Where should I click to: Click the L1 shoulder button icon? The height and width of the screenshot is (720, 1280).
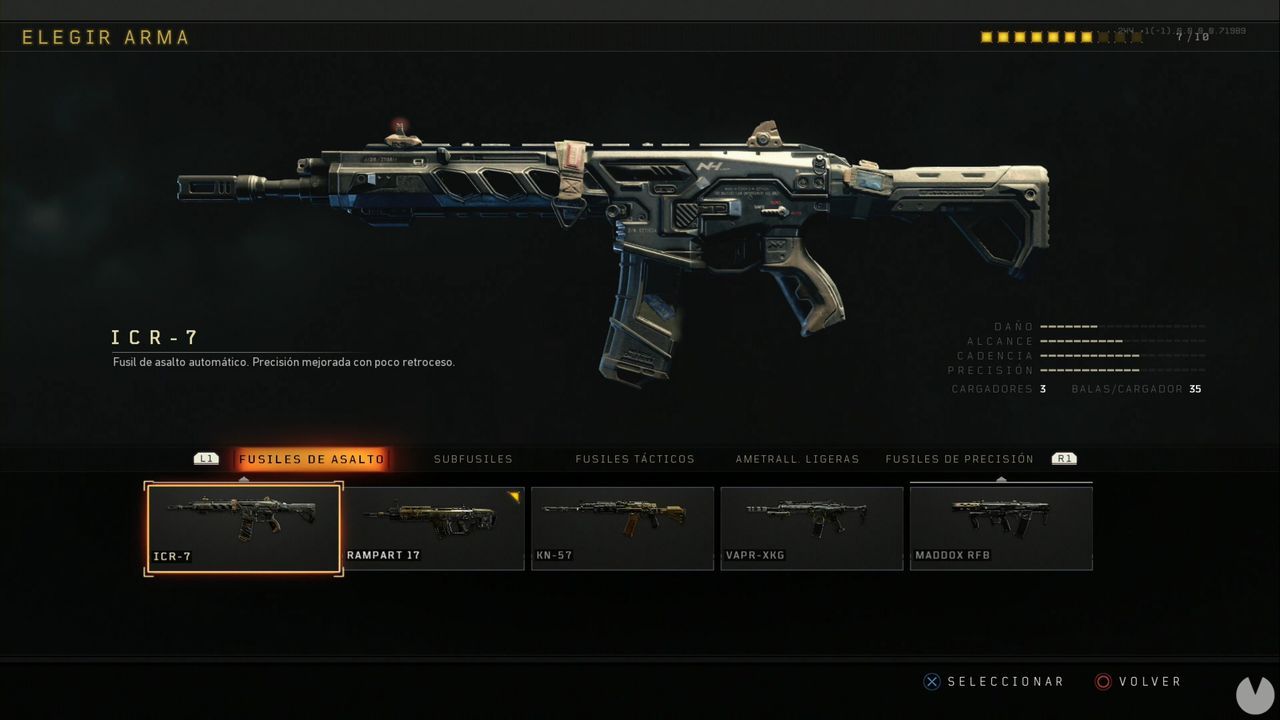(207, 458)
